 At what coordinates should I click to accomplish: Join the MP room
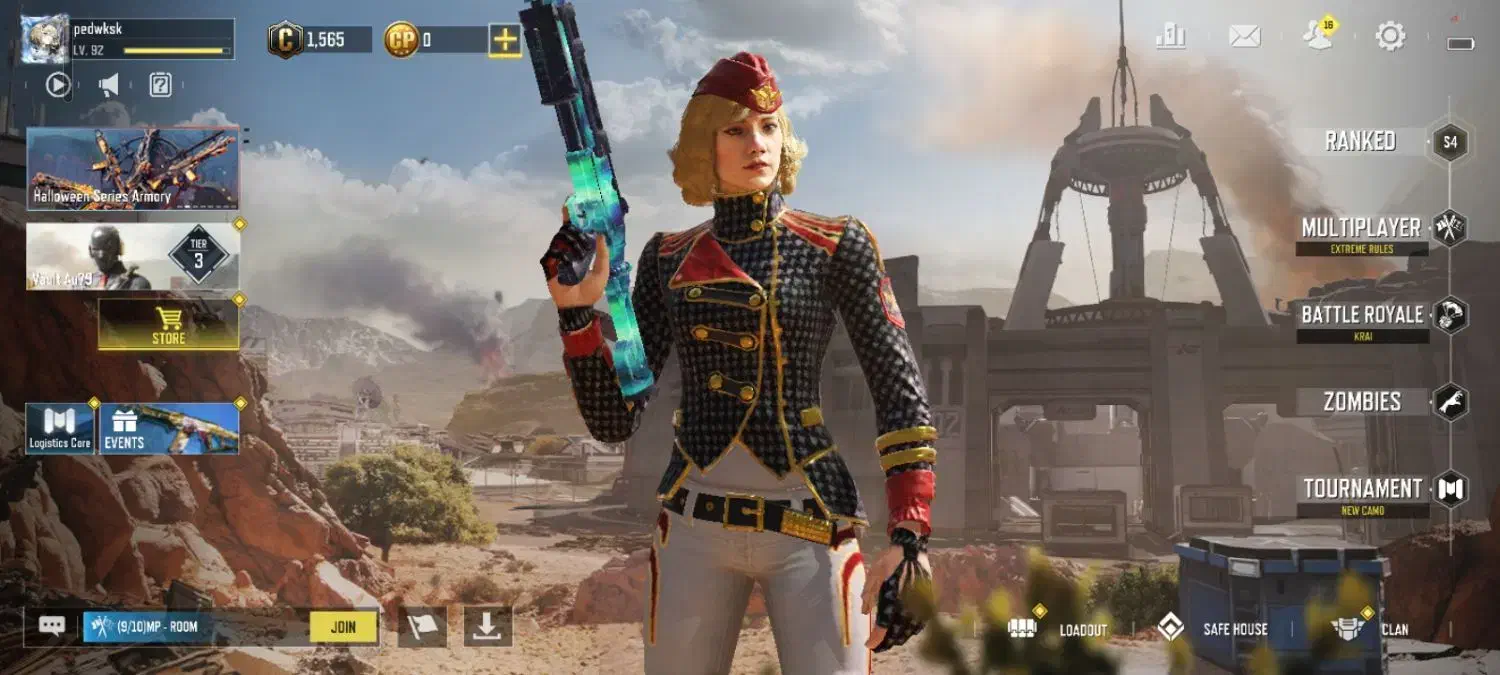pyautogui.click(x=343, y=627)
